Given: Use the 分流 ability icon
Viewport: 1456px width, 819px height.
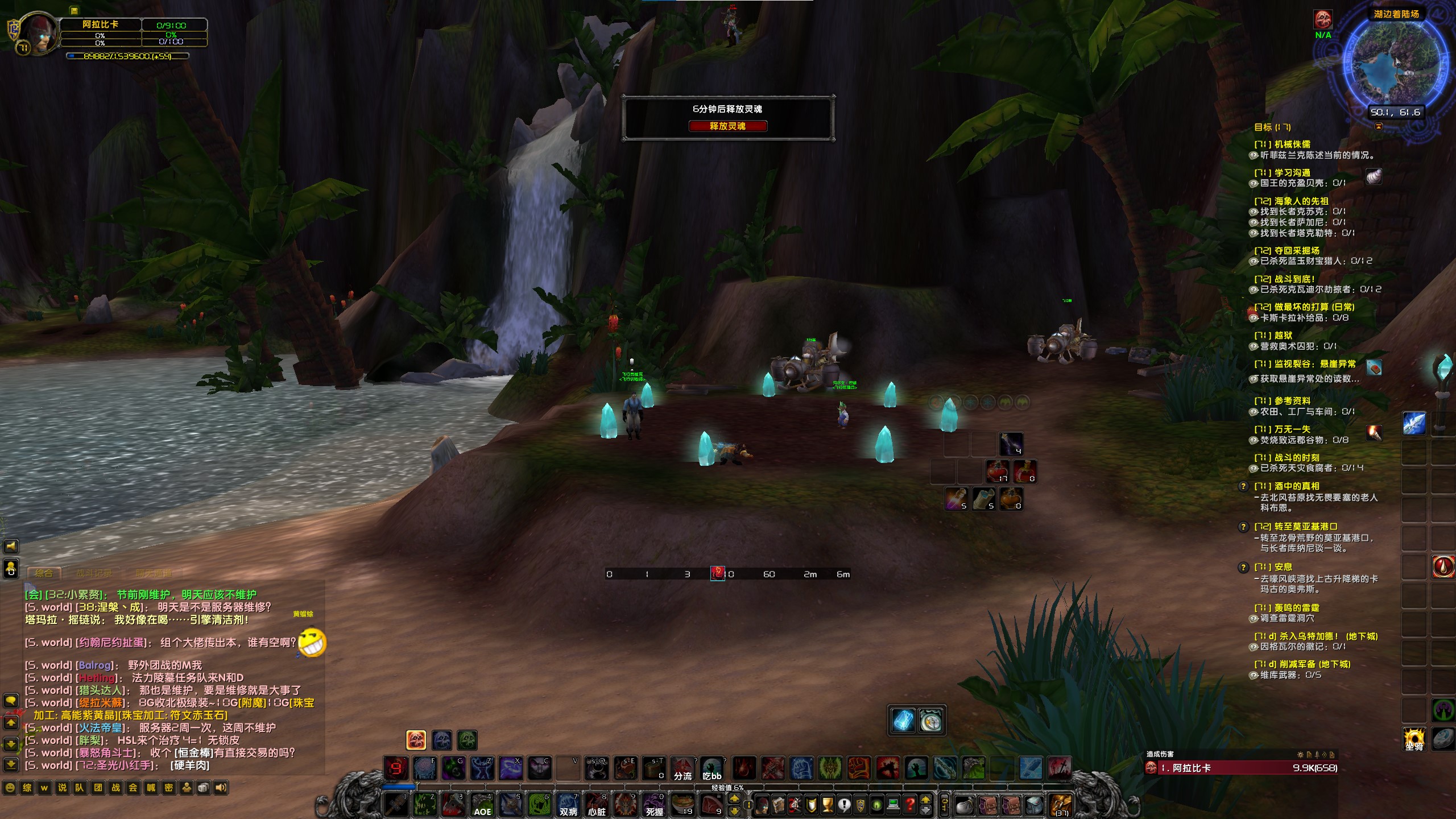Looking at the screenshot, I should point(682,769).
